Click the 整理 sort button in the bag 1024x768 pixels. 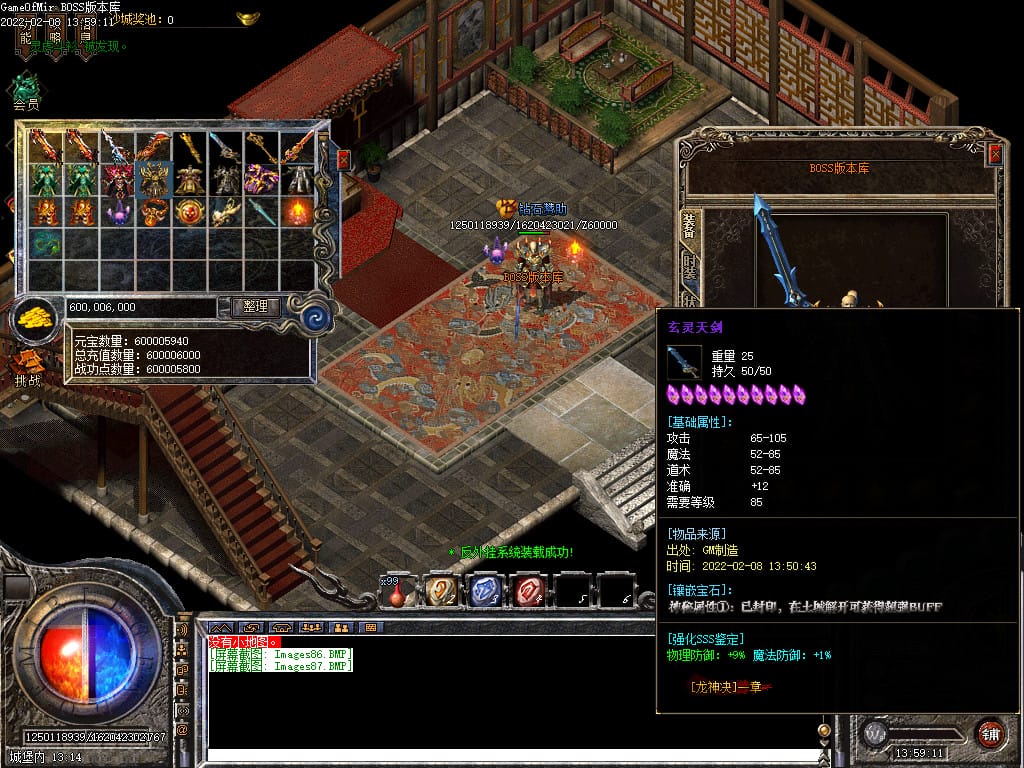pos(255,307)
